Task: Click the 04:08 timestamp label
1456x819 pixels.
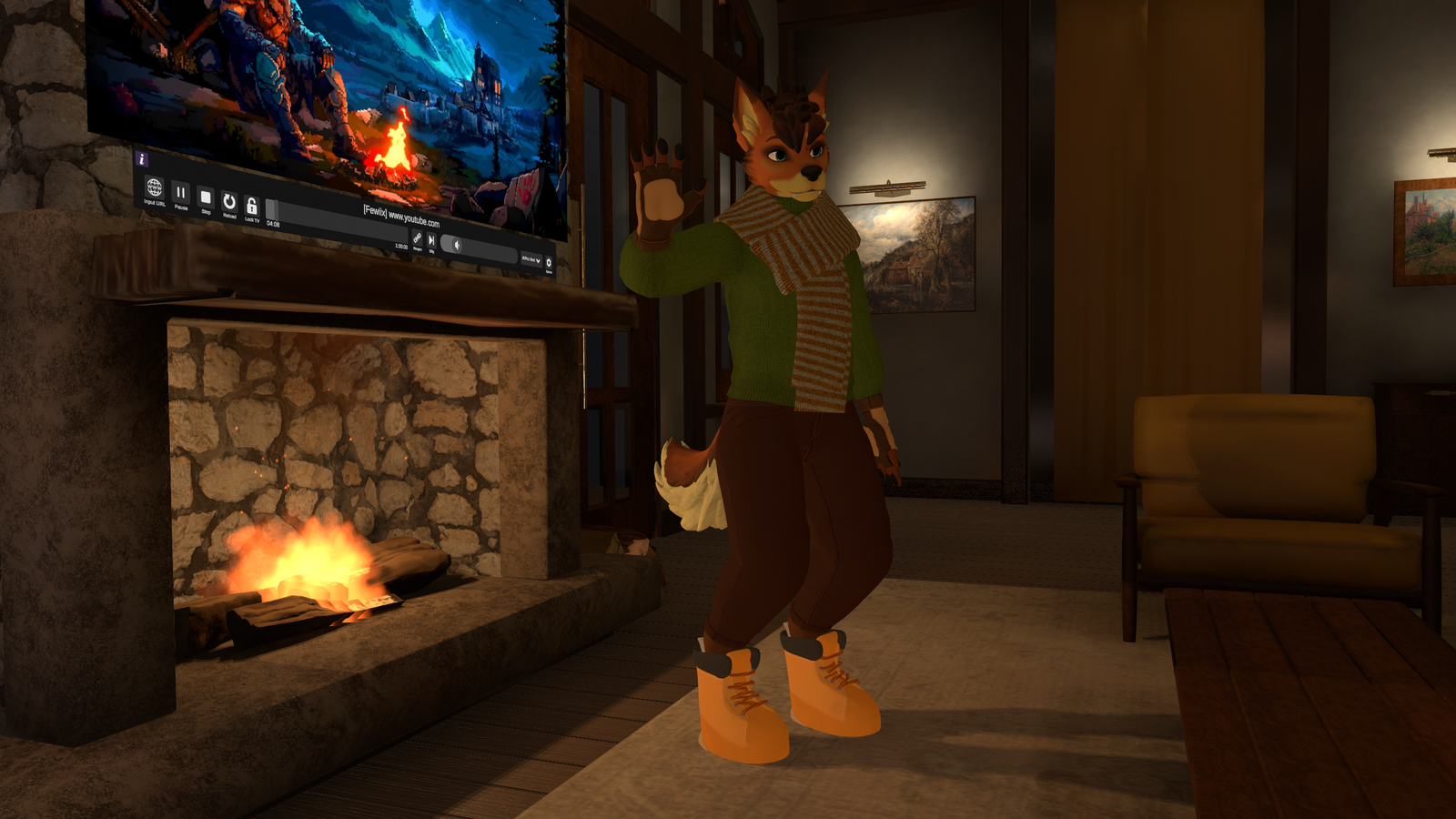Action: pyautogui.click(x=272, y=223)
